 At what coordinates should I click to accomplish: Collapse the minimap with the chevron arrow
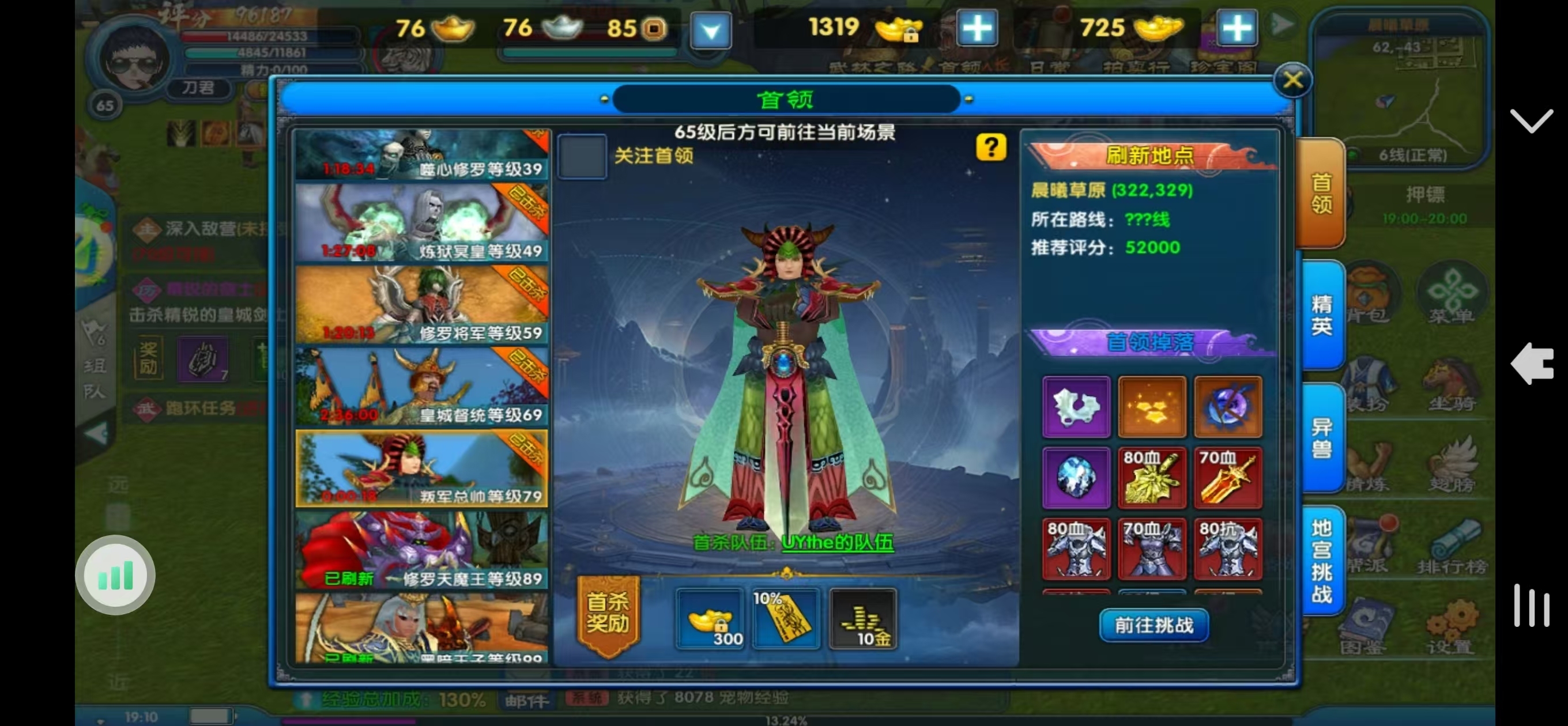point(1532,120)
